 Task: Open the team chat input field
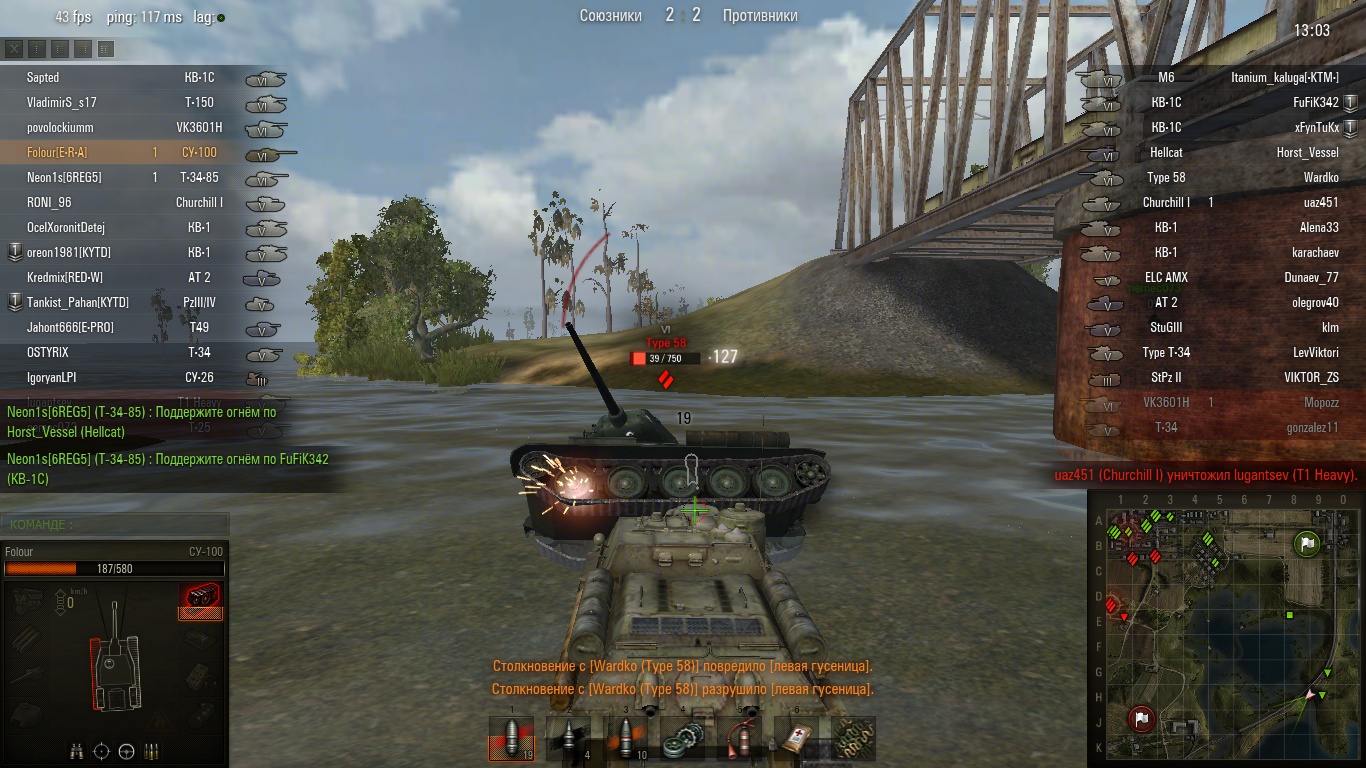click(115, 524)
